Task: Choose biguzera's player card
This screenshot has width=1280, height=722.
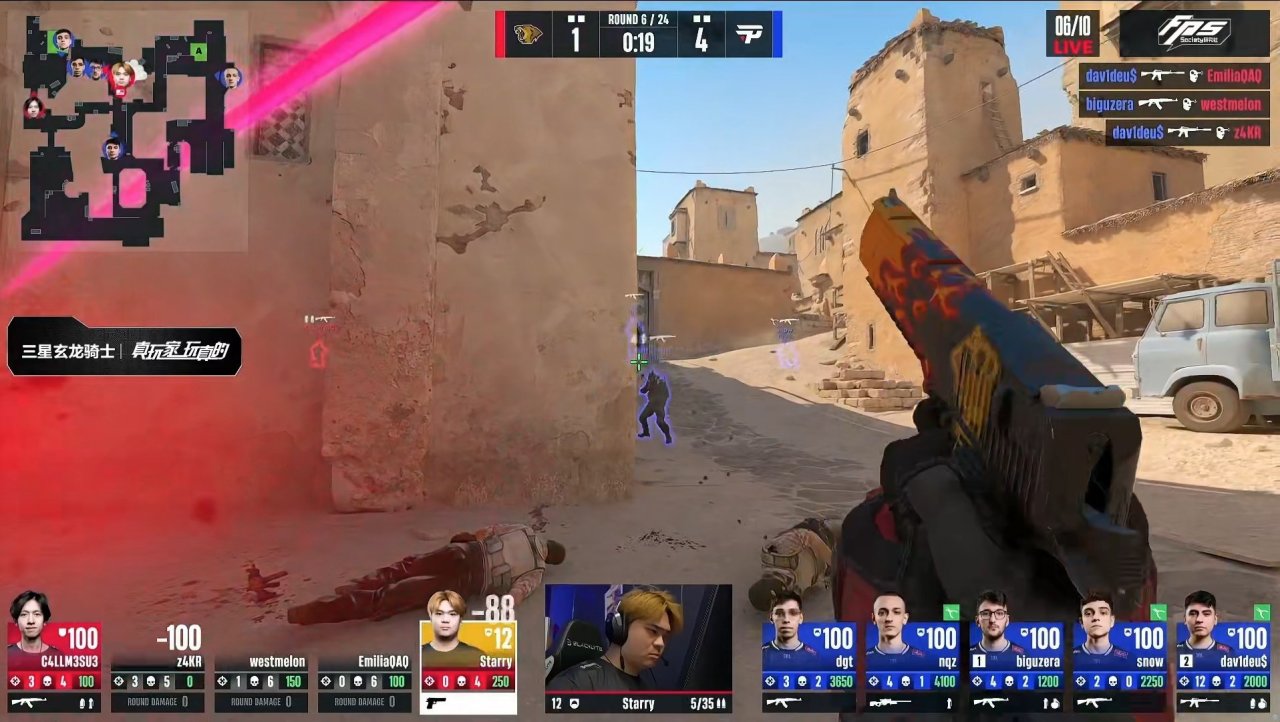Action: (x=1016, y=654)
